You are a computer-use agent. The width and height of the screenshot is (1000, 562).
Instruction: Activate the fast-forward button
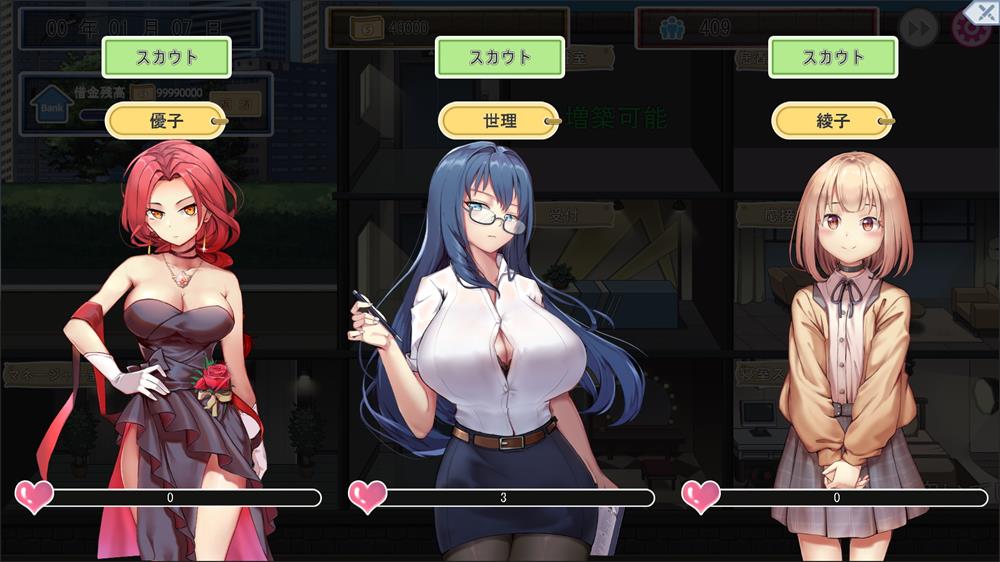coord(918,28)
